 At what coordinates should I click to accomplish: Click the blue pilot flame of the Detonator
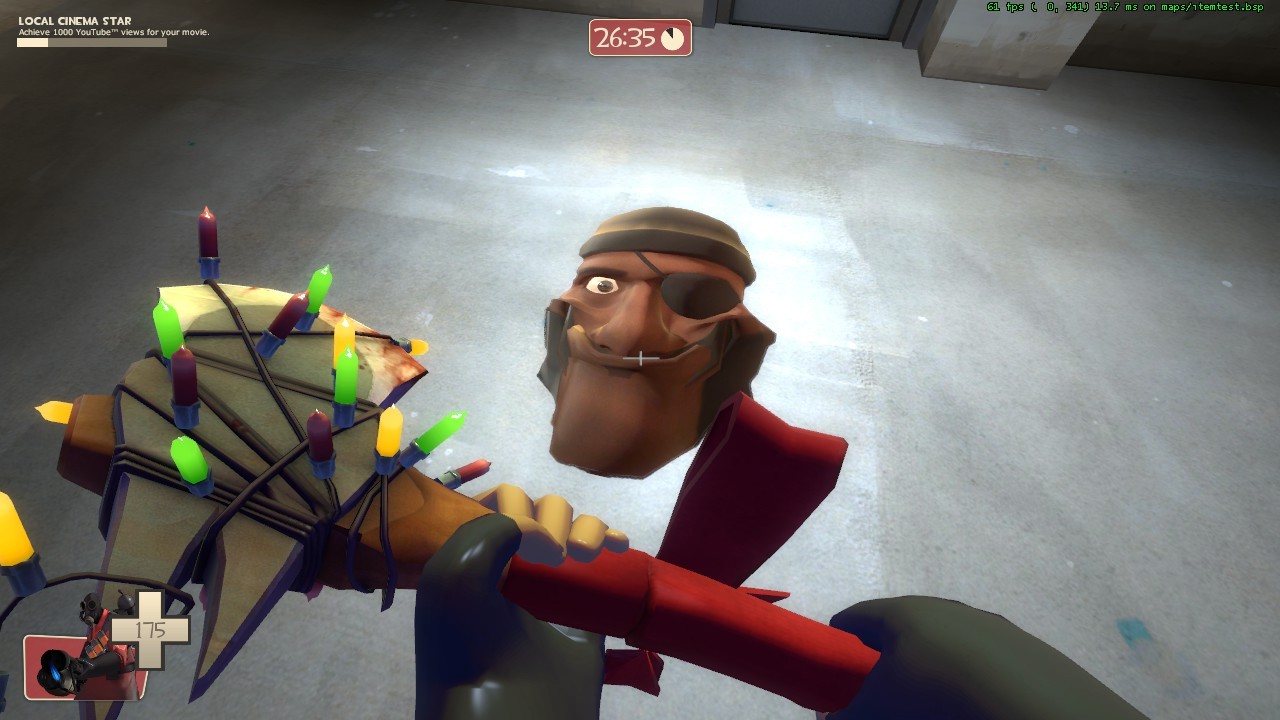point(56,673)
